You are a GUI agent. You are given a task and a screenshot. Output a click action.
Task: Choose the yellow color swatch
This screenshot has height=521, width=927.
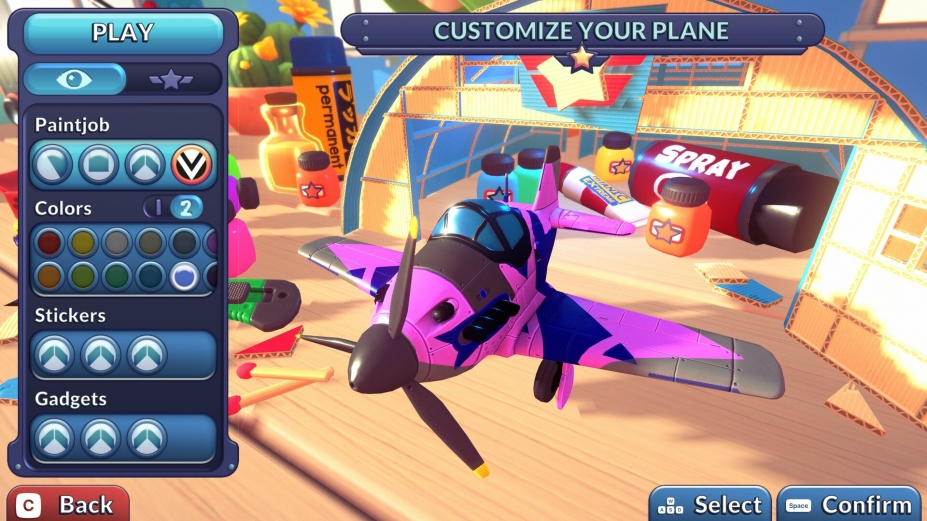pos(83,242)
